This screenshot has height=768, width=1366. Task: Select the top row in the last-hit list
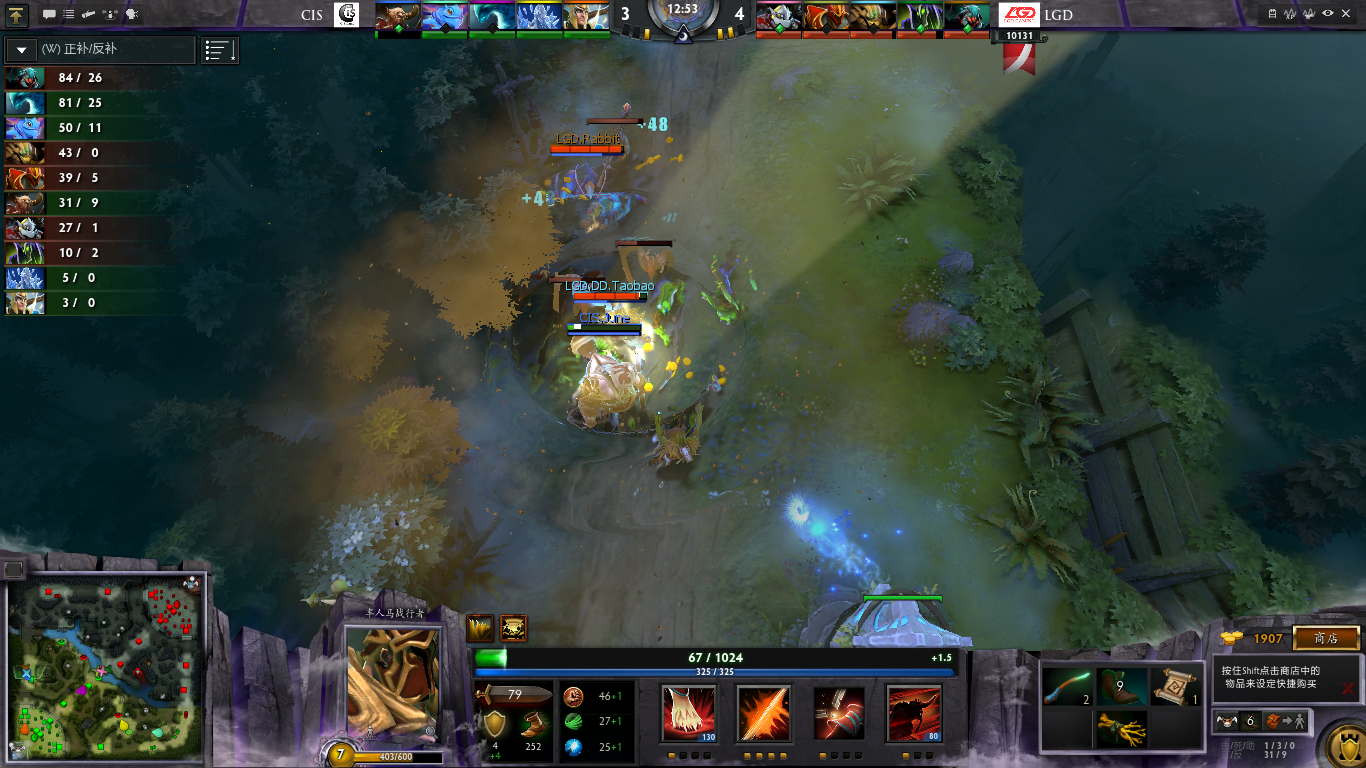[92, 78]
